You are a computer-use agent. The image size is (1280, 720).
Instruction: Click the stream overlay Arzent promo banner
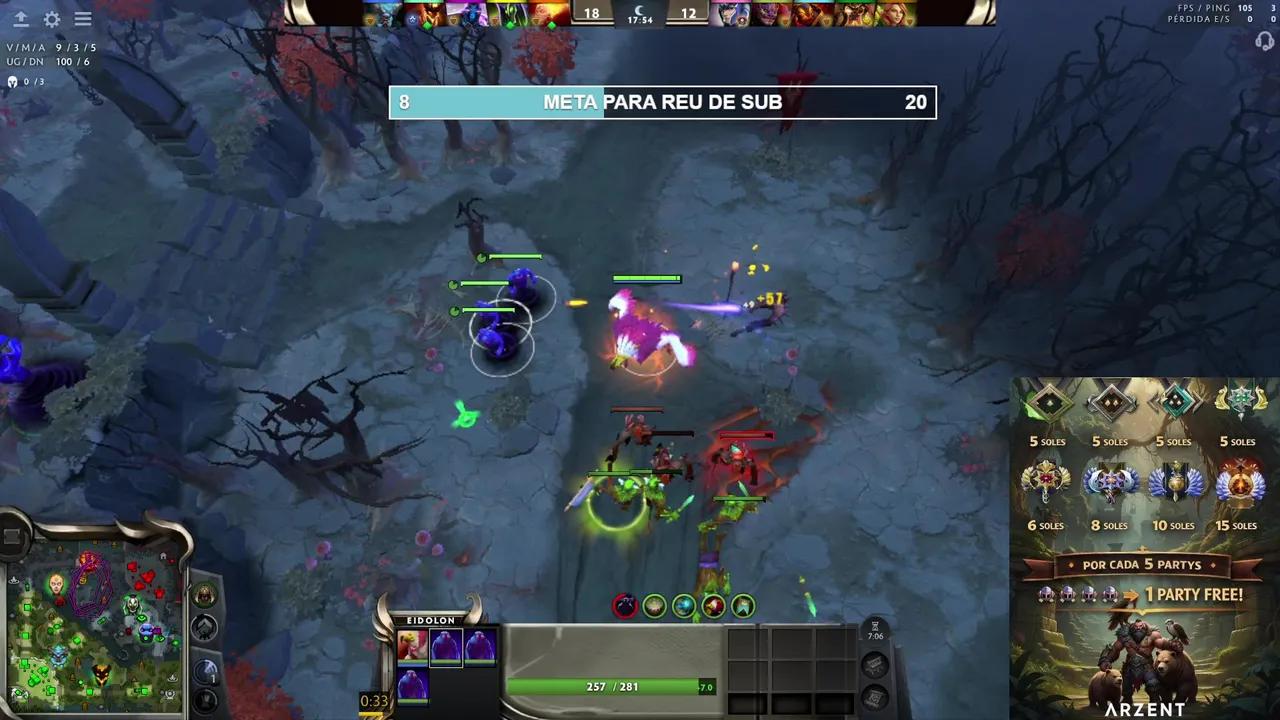1144,548
